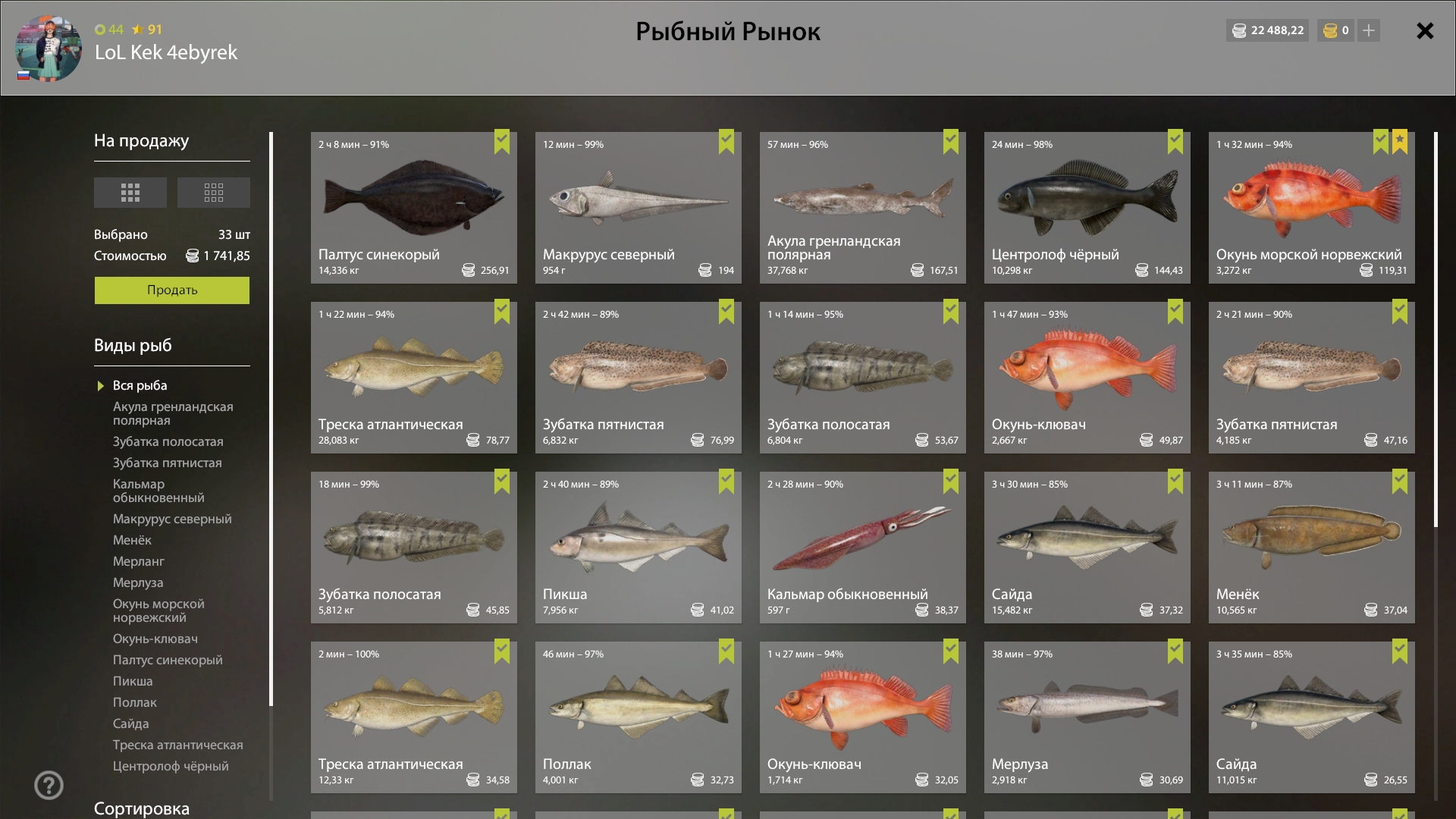Filter list by Кальмар обыкновенный
The image size is (1456, 819).
[x=158, y=491]
